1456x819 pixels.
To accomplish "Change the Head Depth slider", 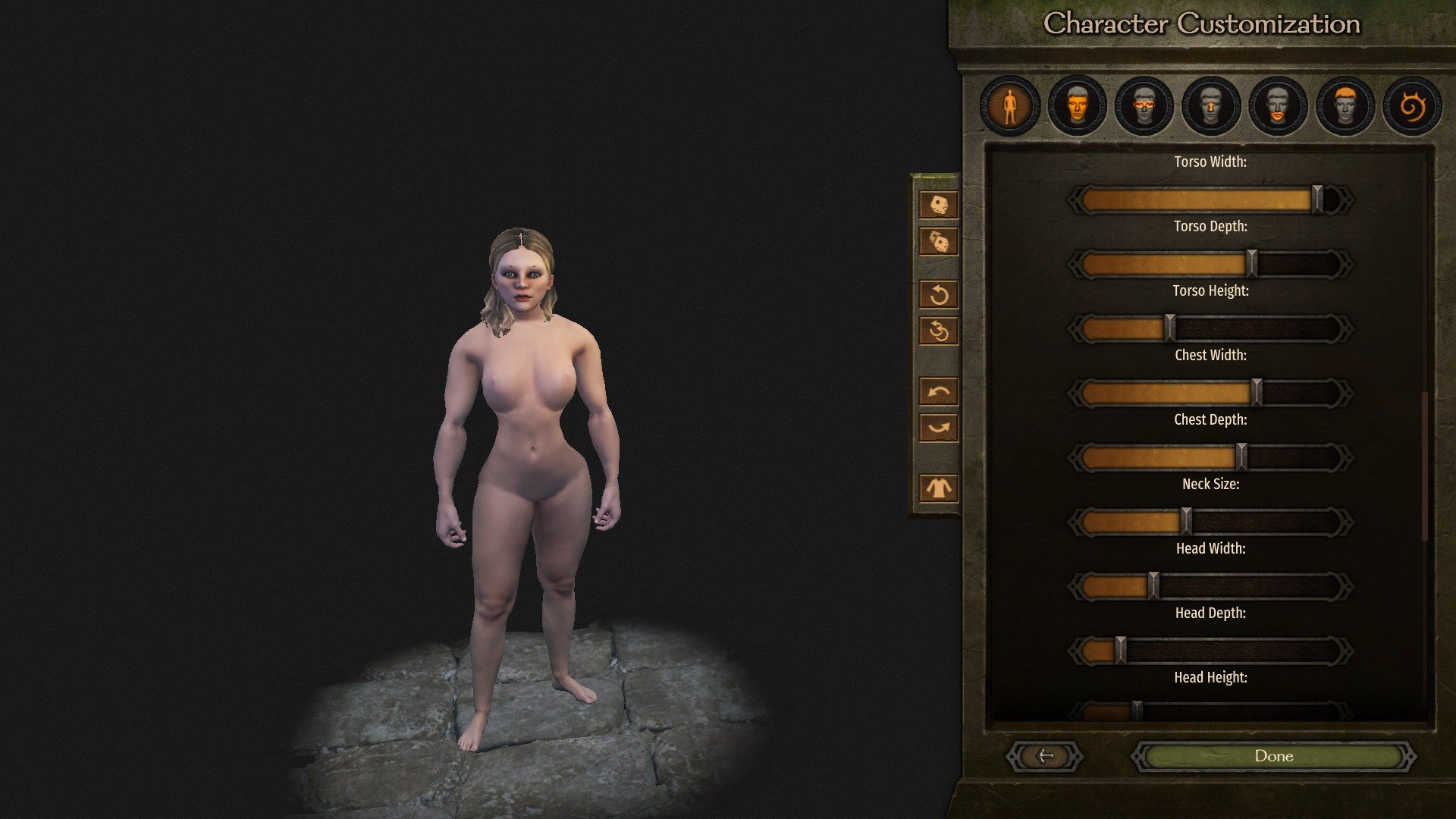I will [1120, 651].
